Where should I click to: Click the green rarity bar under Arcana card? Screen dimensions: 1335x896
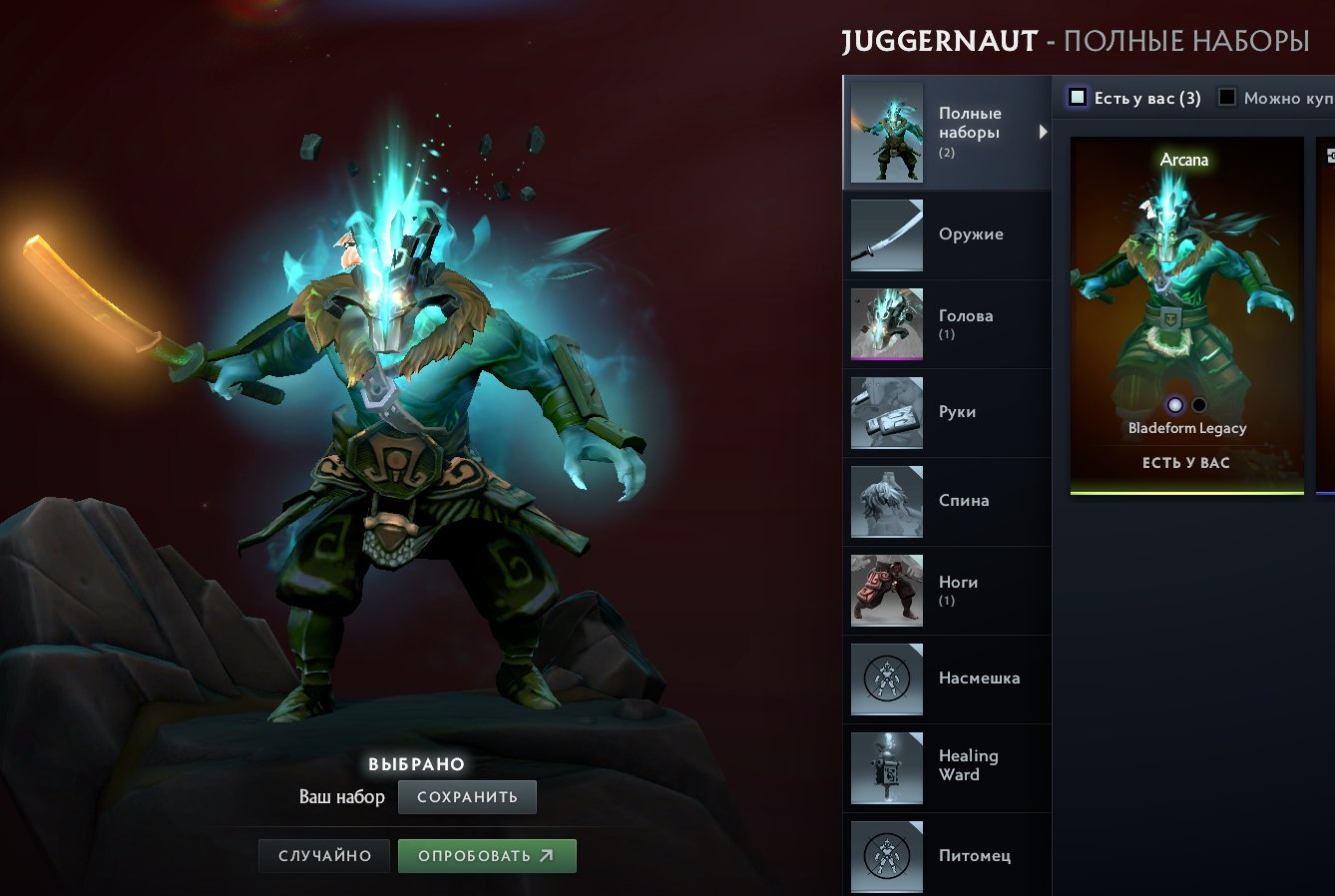1185,490
